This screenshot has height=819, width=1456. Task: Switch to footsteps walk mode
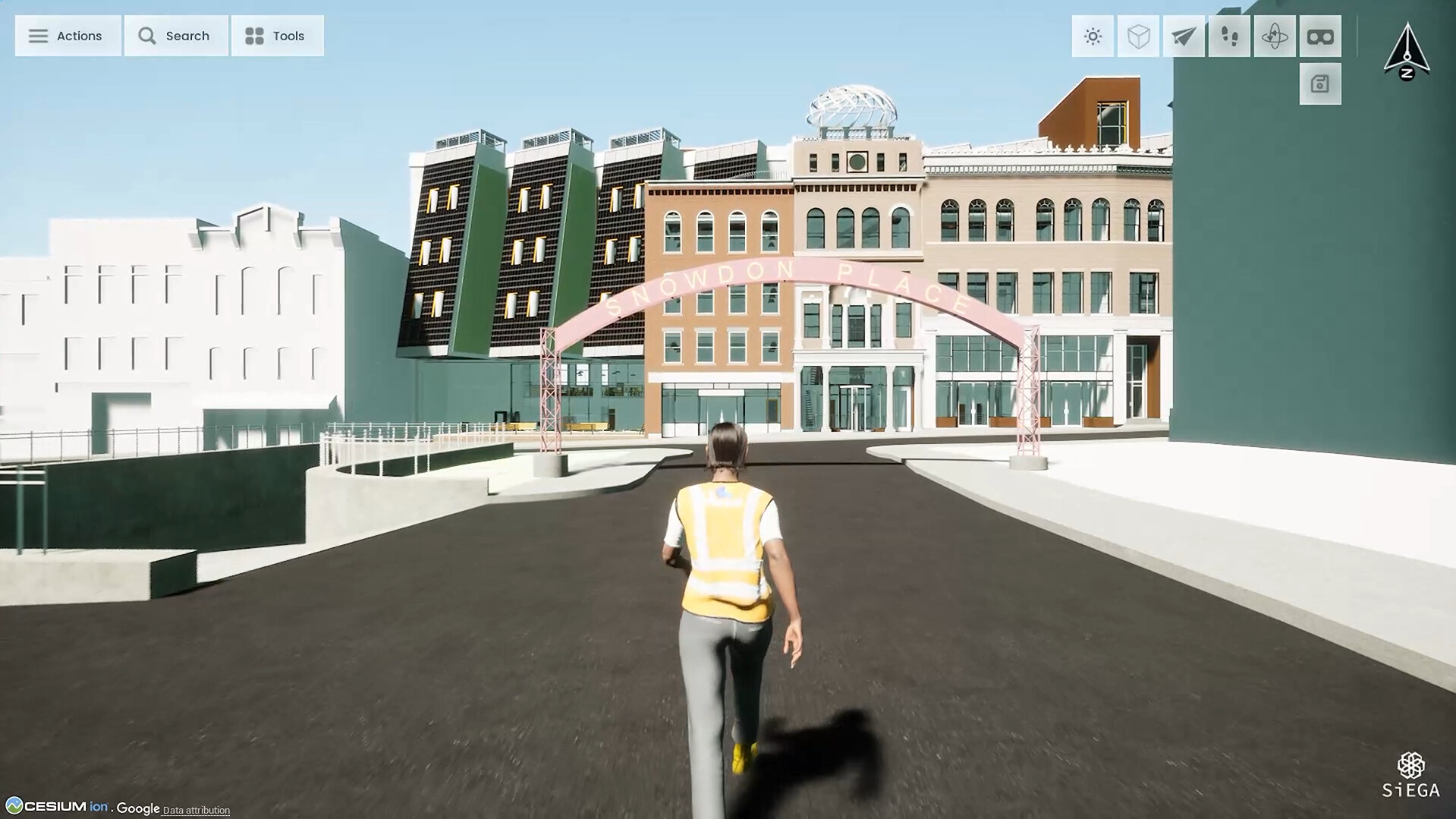click(1229, 36)
